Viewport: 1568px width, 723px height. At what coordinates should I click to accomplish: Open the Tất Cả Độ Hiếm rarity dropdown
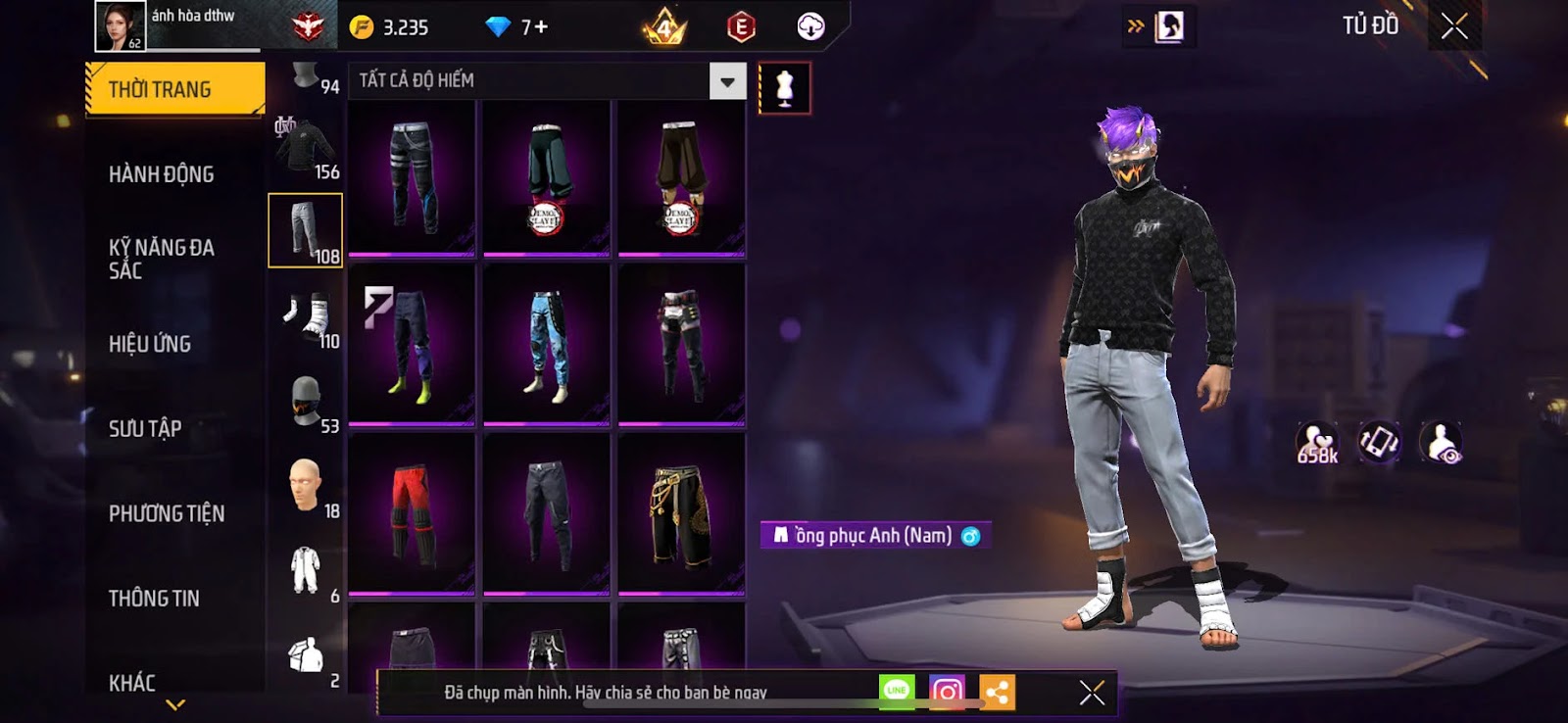click(x=727, y=81)
